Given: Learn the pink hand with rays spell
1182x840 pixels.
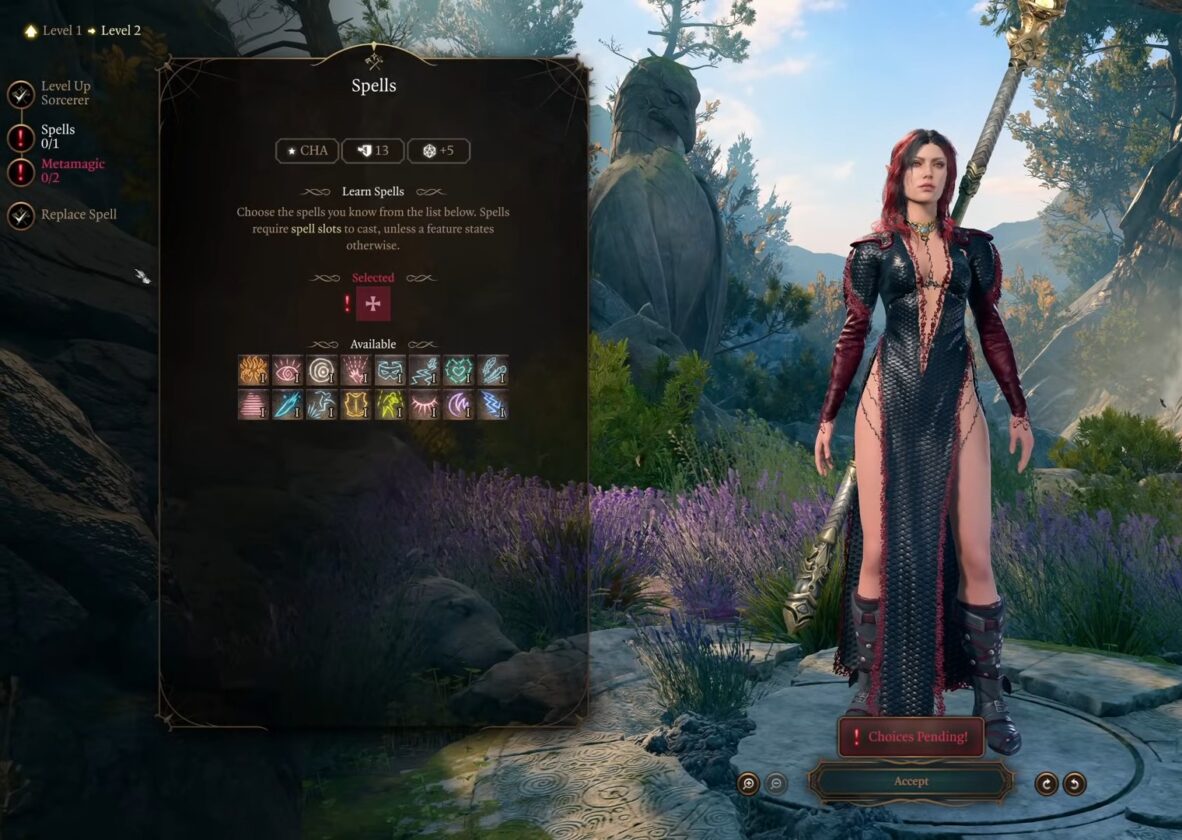Looking at the screenshot, I should click(x=356, y=371).
